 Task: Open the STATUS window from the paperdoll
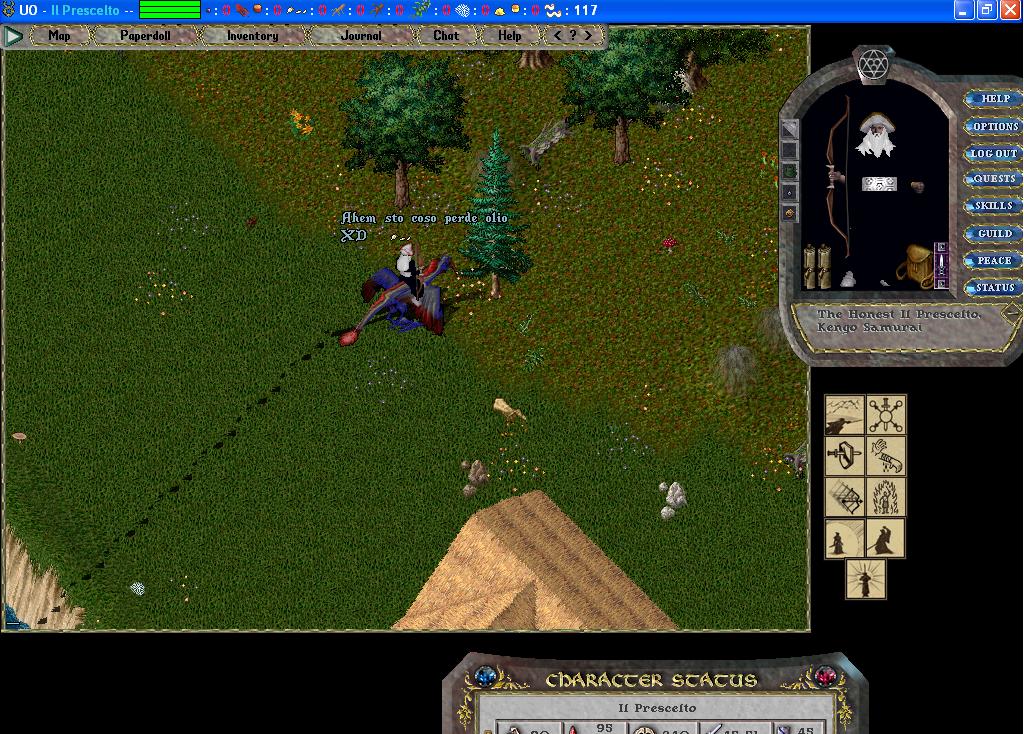click(x=994, y=288)
